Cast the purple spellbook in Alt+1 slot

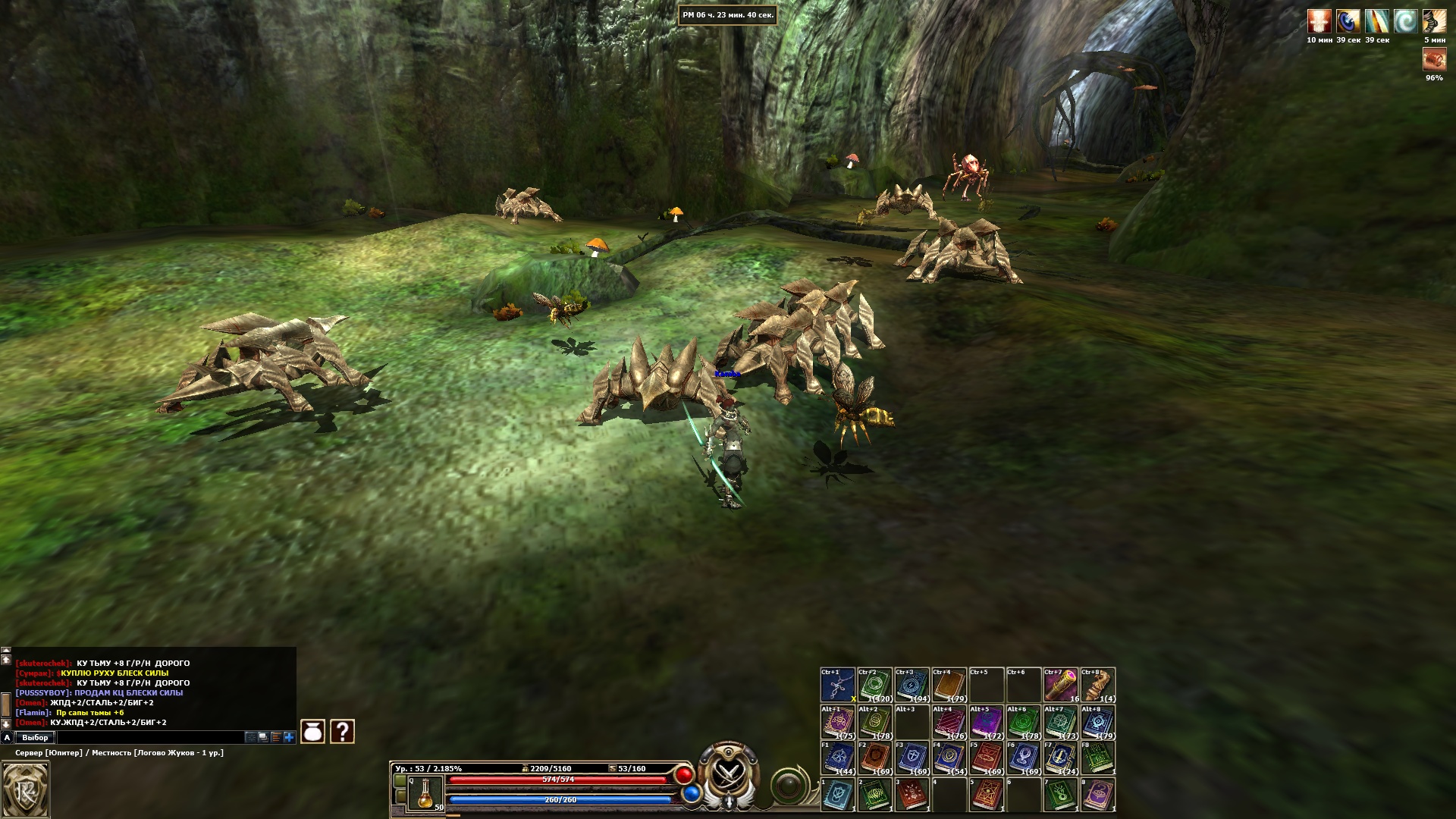click(x=837, y=723)
